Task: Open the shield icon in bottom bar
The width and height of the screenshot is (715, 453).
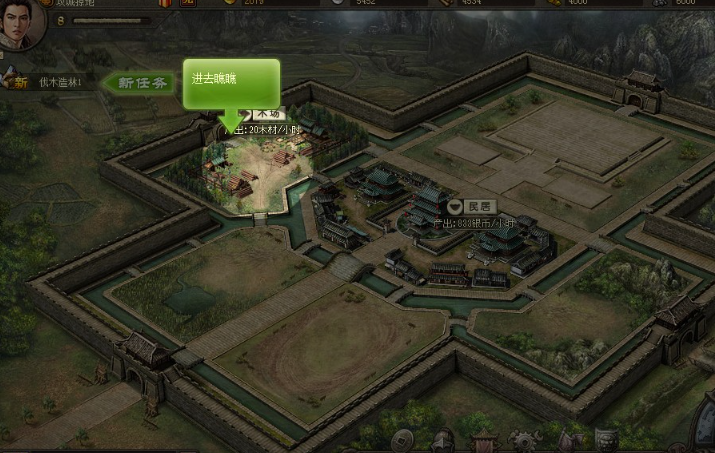Action: pos(606,441)
